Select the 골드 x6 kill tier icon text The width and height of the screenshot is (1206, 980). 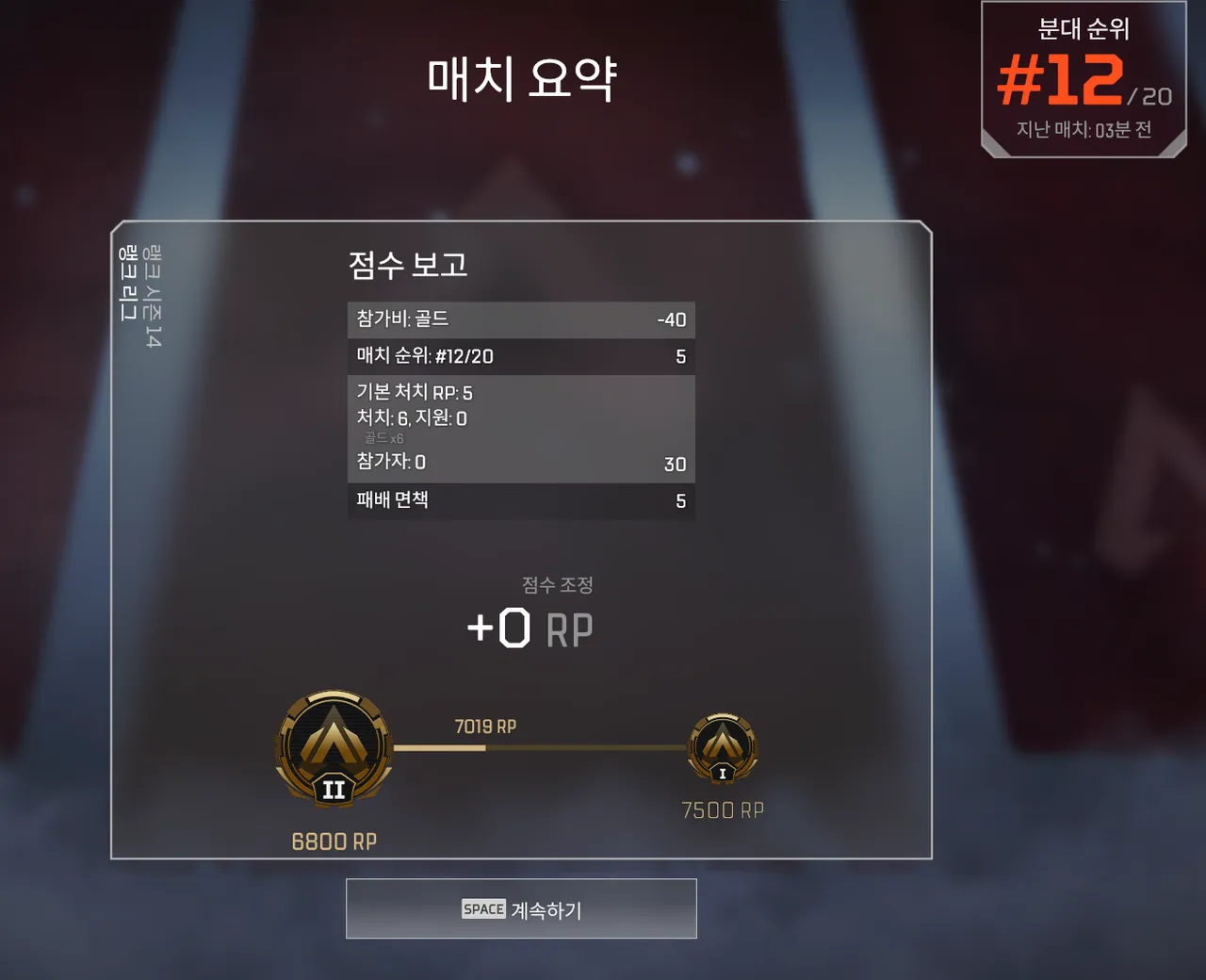click(384, 436)
